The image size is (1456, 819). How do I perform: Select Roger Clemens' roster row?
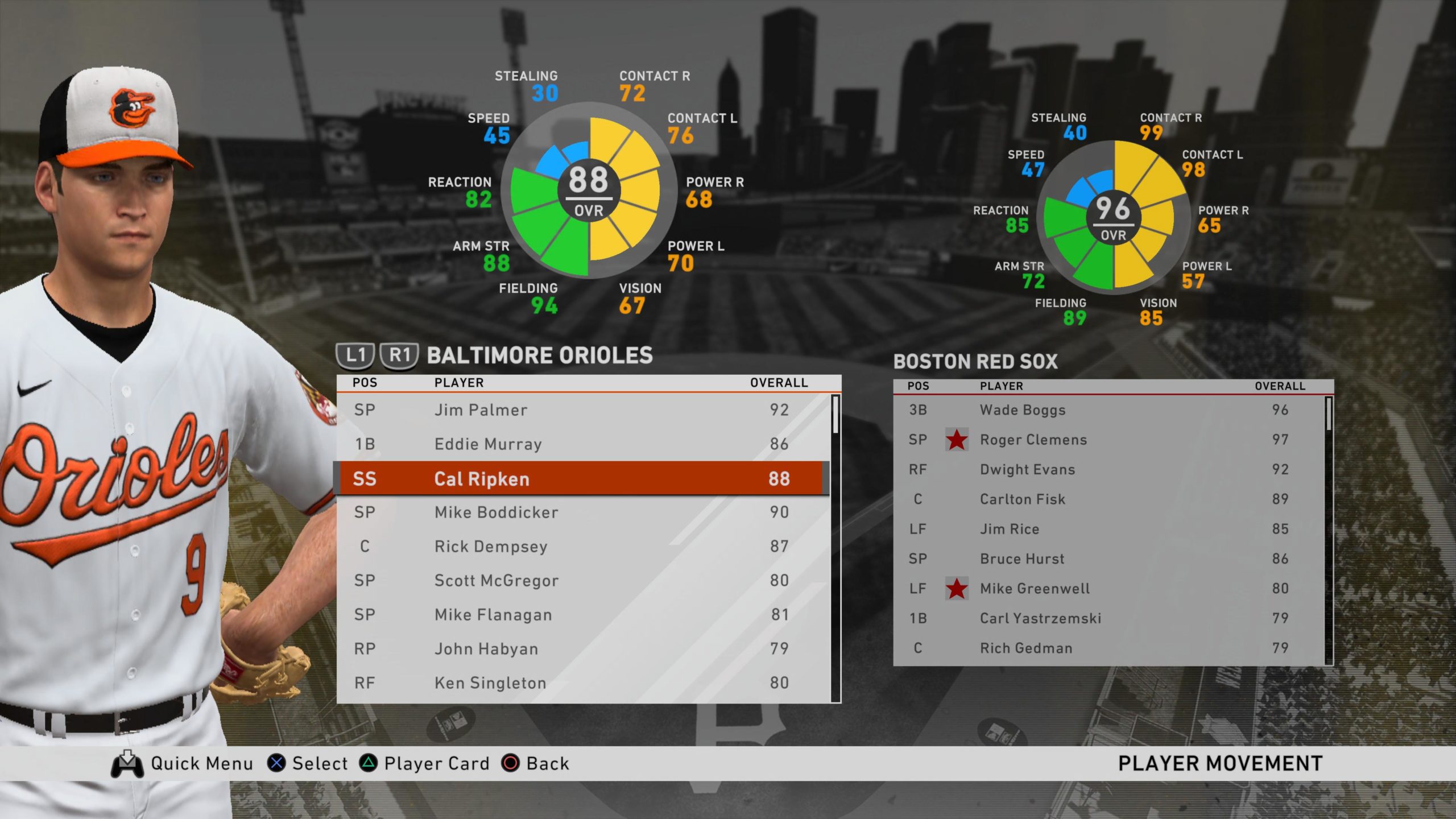click(1109, 440)
